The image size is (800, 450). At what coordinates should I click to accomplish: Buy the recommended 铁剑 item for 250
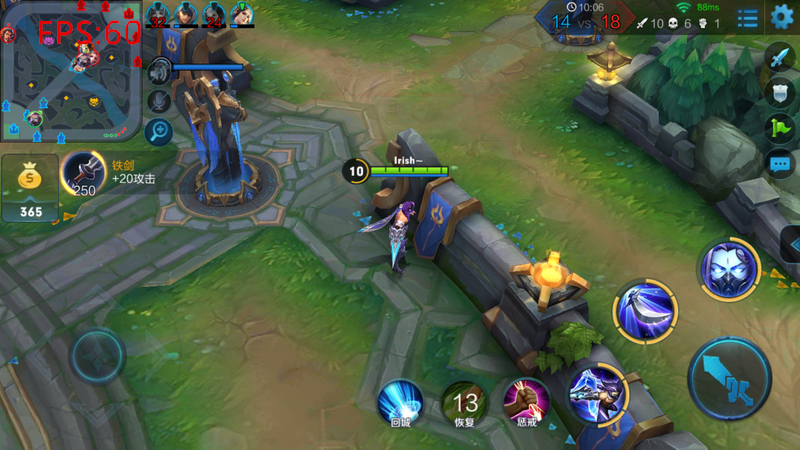pyautogui.click(x=84, y=175)
